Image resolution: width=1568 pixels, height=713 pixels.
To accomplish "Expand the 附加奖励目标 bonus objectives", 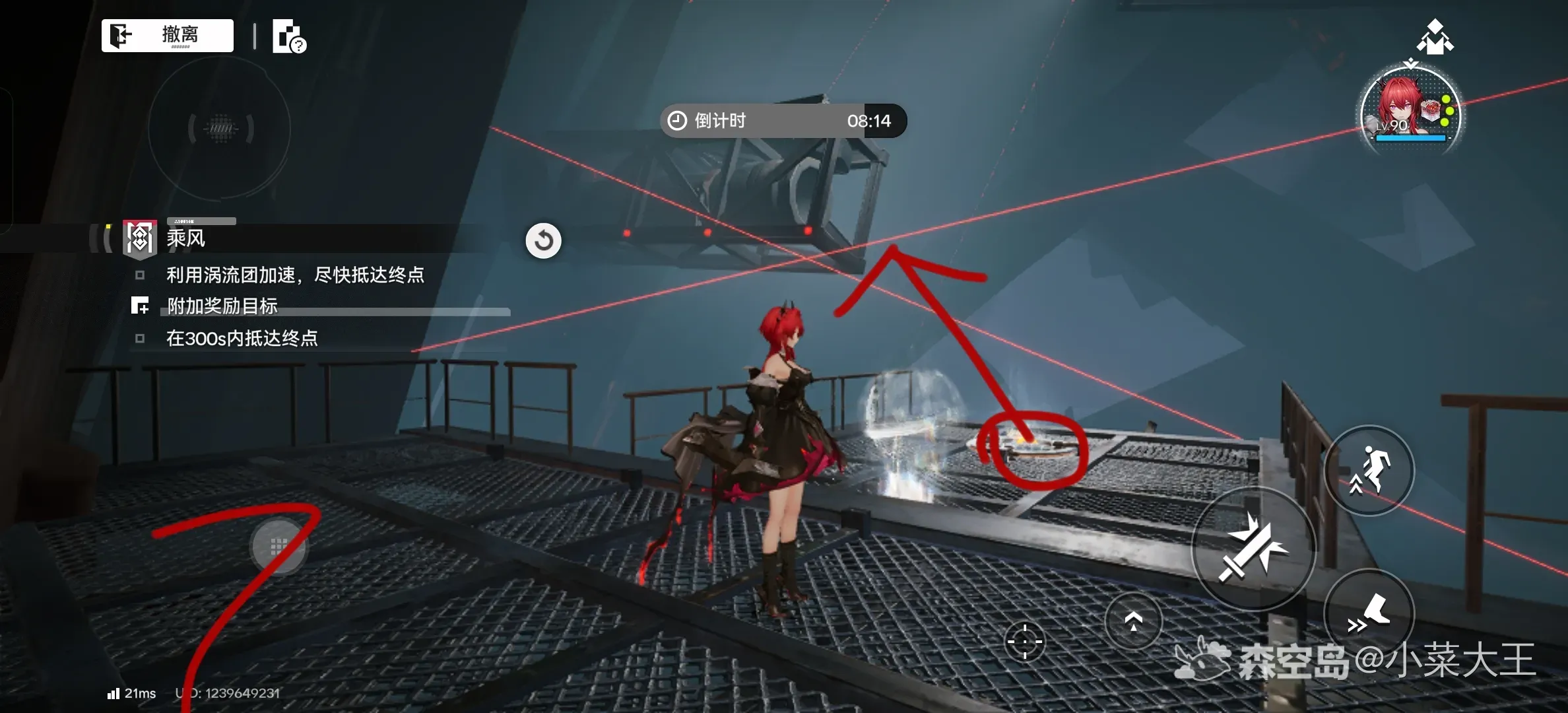I will [222, 306].
